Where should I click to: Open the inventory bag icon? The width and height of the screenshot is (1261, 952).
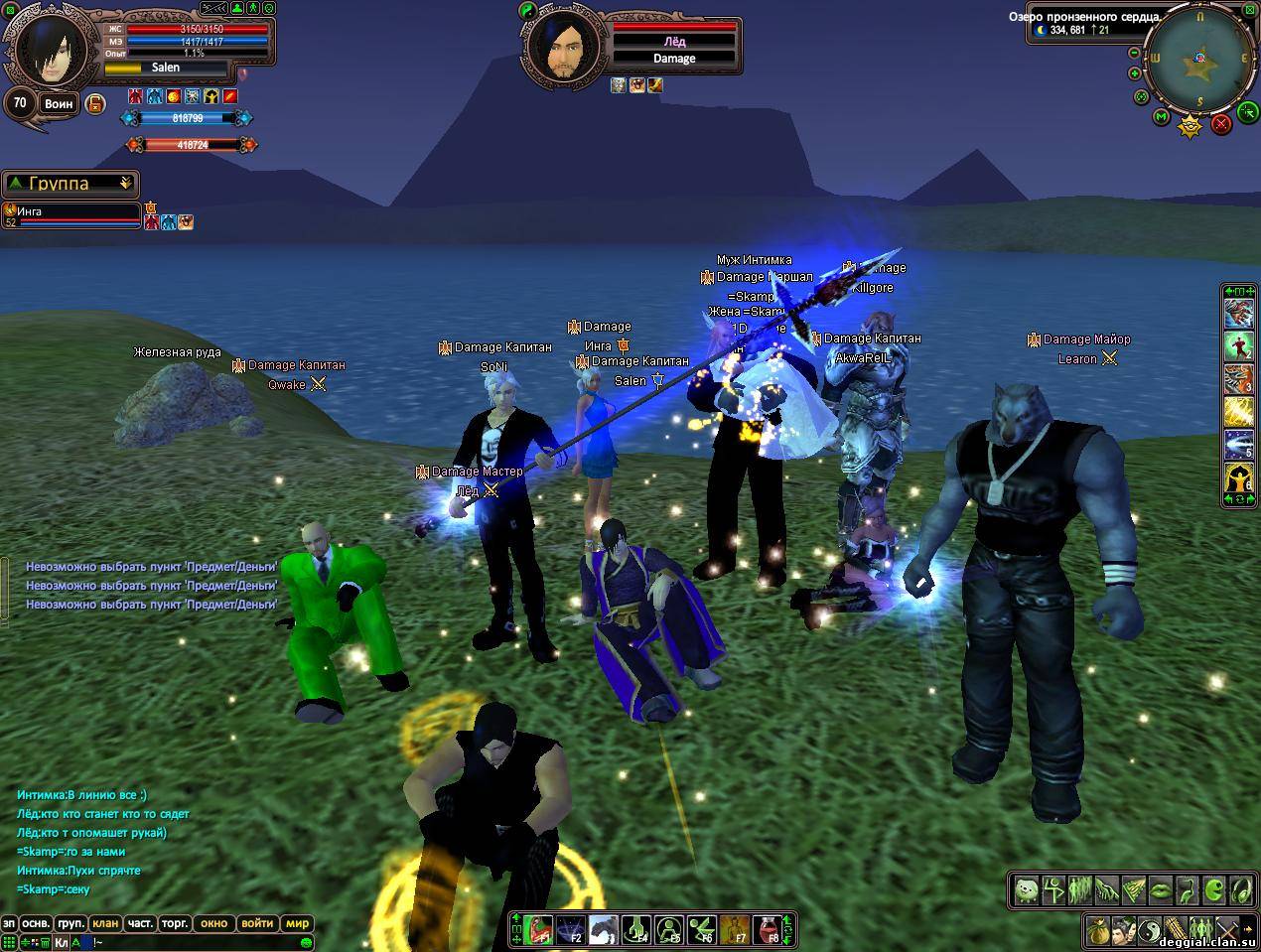[x=1098, y=931]
